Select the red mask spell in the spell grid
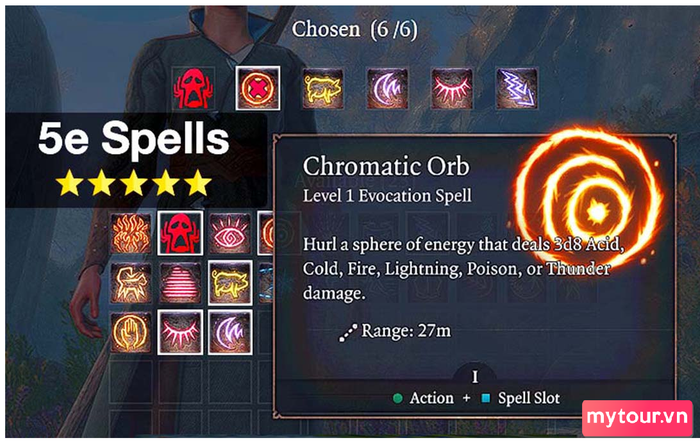The height and width of the screenshot is (446, 700). 180,232
